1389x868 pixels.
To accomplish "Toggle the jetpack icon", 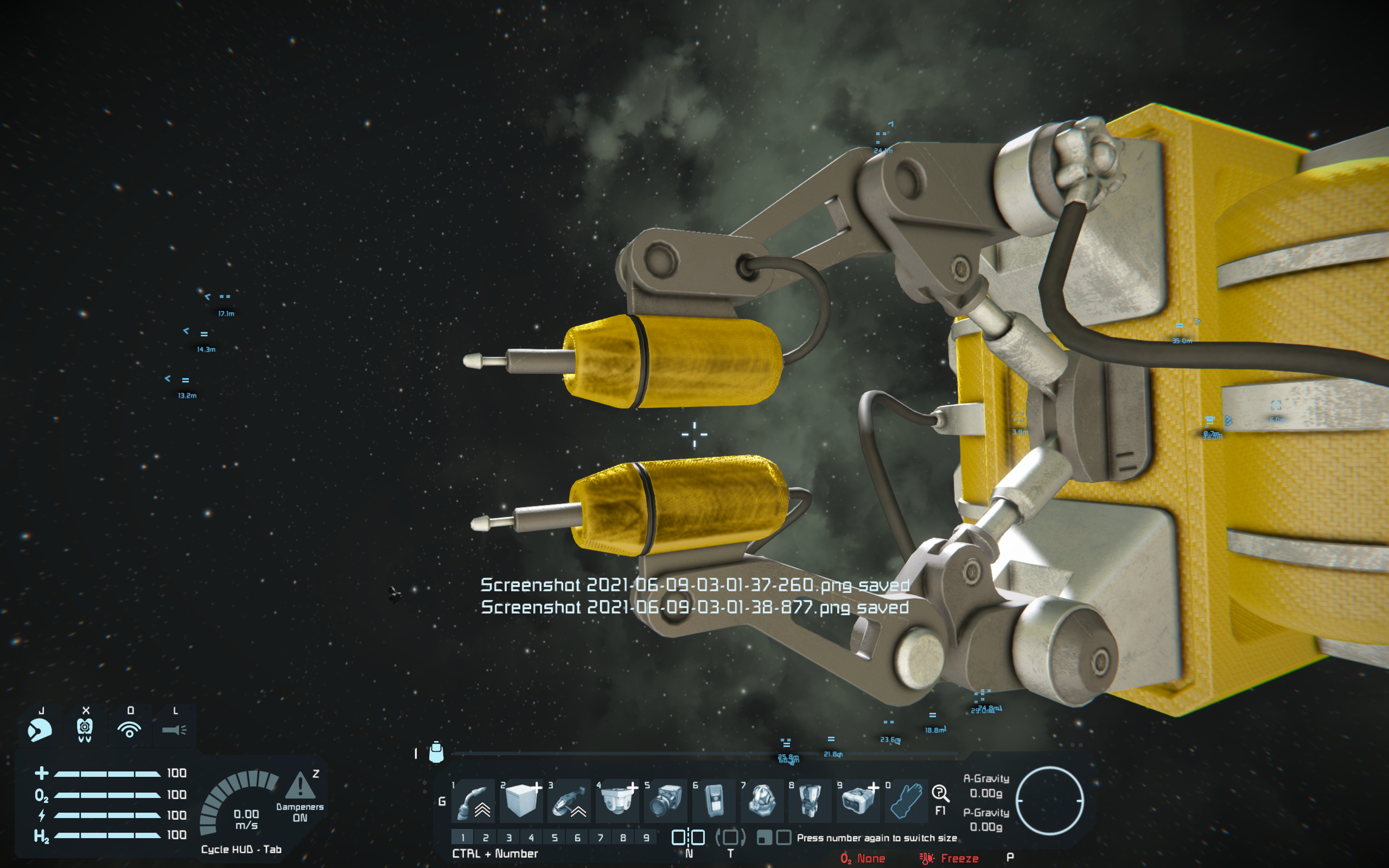I will pyautogui.click(x=85, y=730).
